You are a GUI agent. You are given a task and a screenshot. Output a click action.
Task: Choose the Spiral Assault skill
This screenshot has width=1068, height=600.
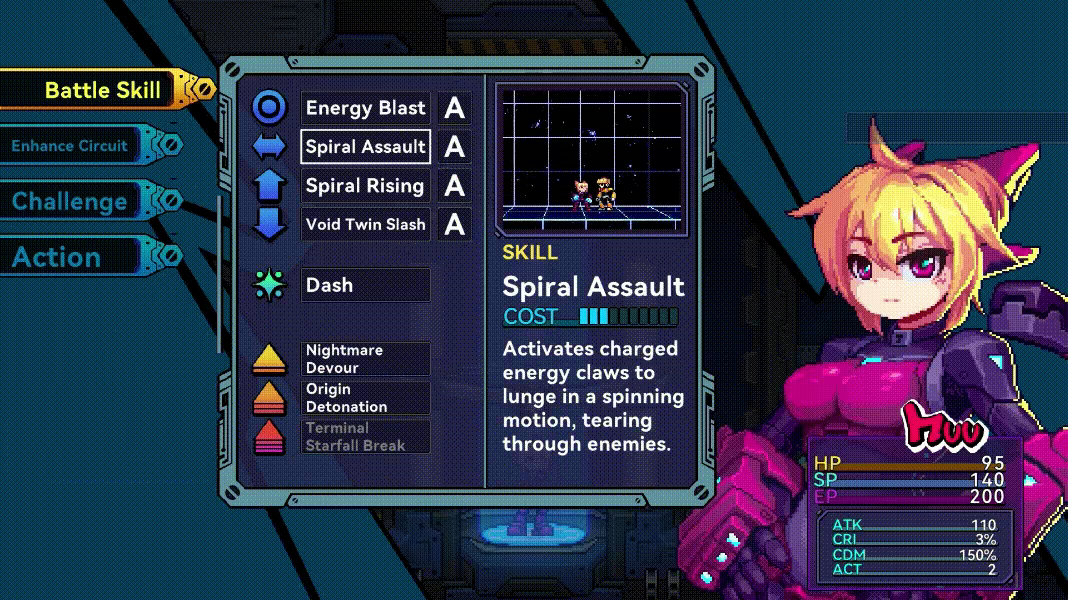pyautogui.click(x=366, y=147)
